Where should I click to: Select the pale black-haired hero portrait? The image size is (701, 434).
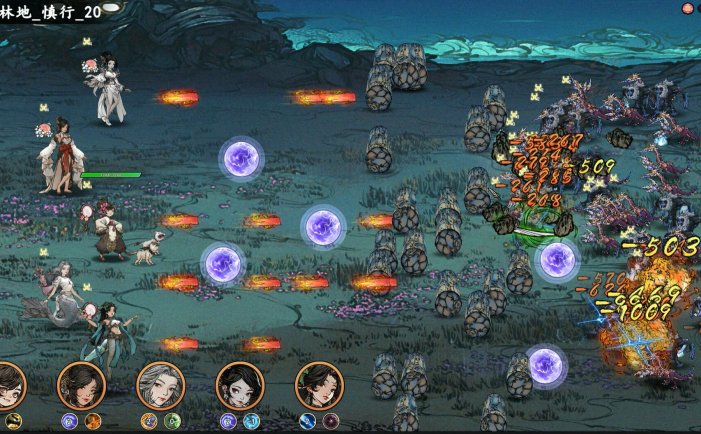[x=240, y=386]
